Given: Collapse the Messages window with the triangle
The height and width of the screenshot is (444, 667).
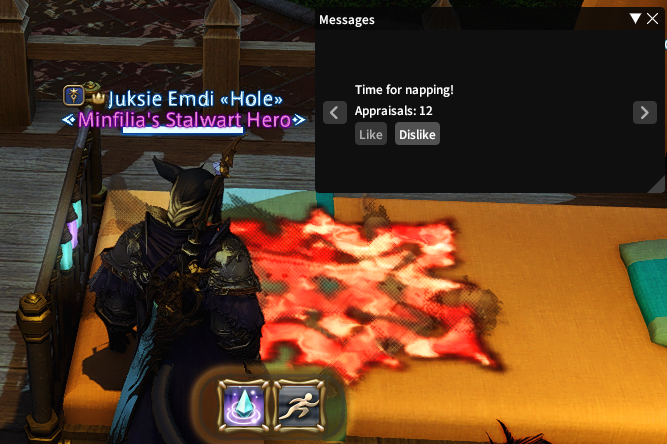Looking at the screenshot, I should [x=636, y=19].
